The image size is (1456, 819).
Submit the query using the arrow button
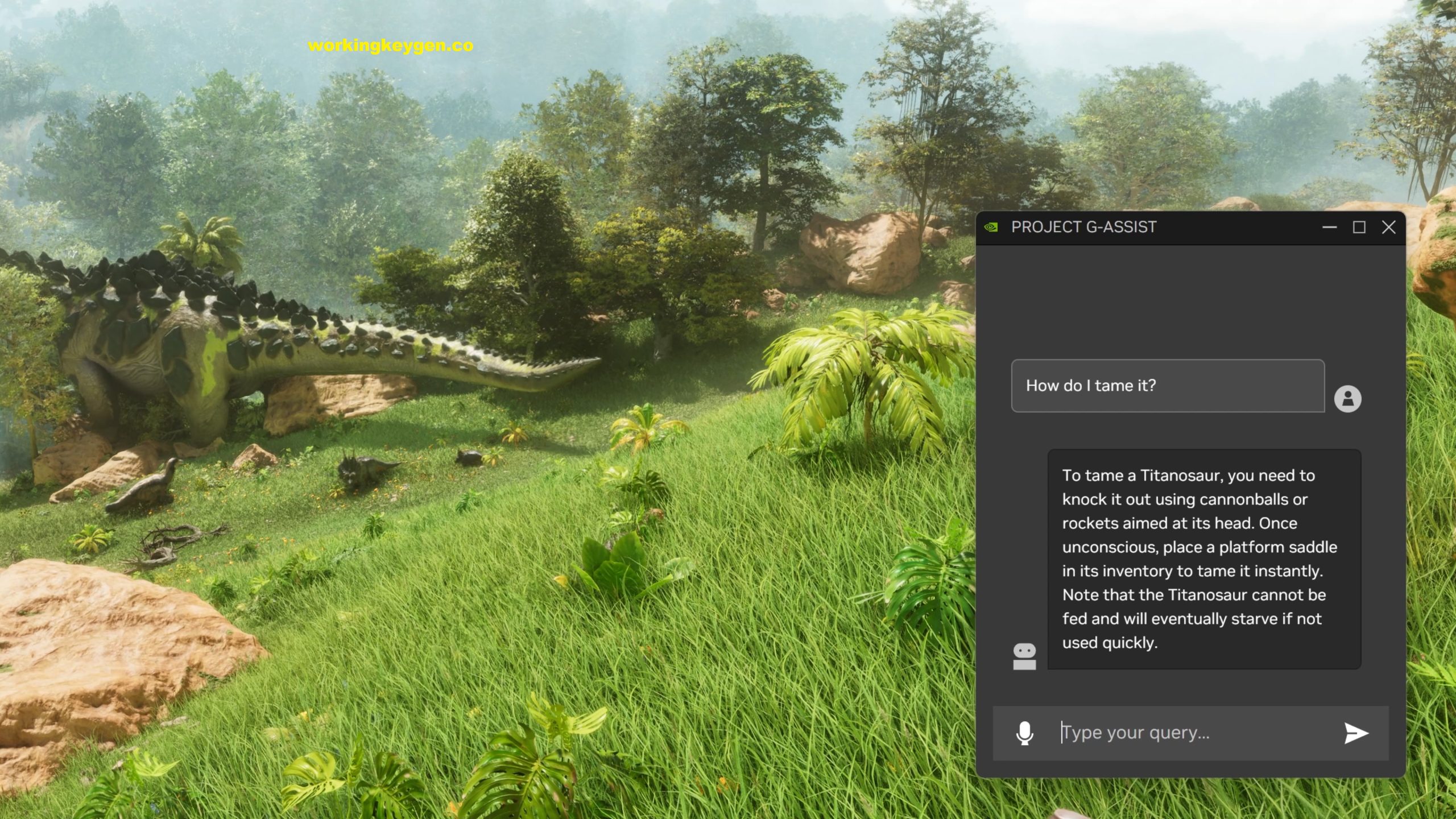1354,732
